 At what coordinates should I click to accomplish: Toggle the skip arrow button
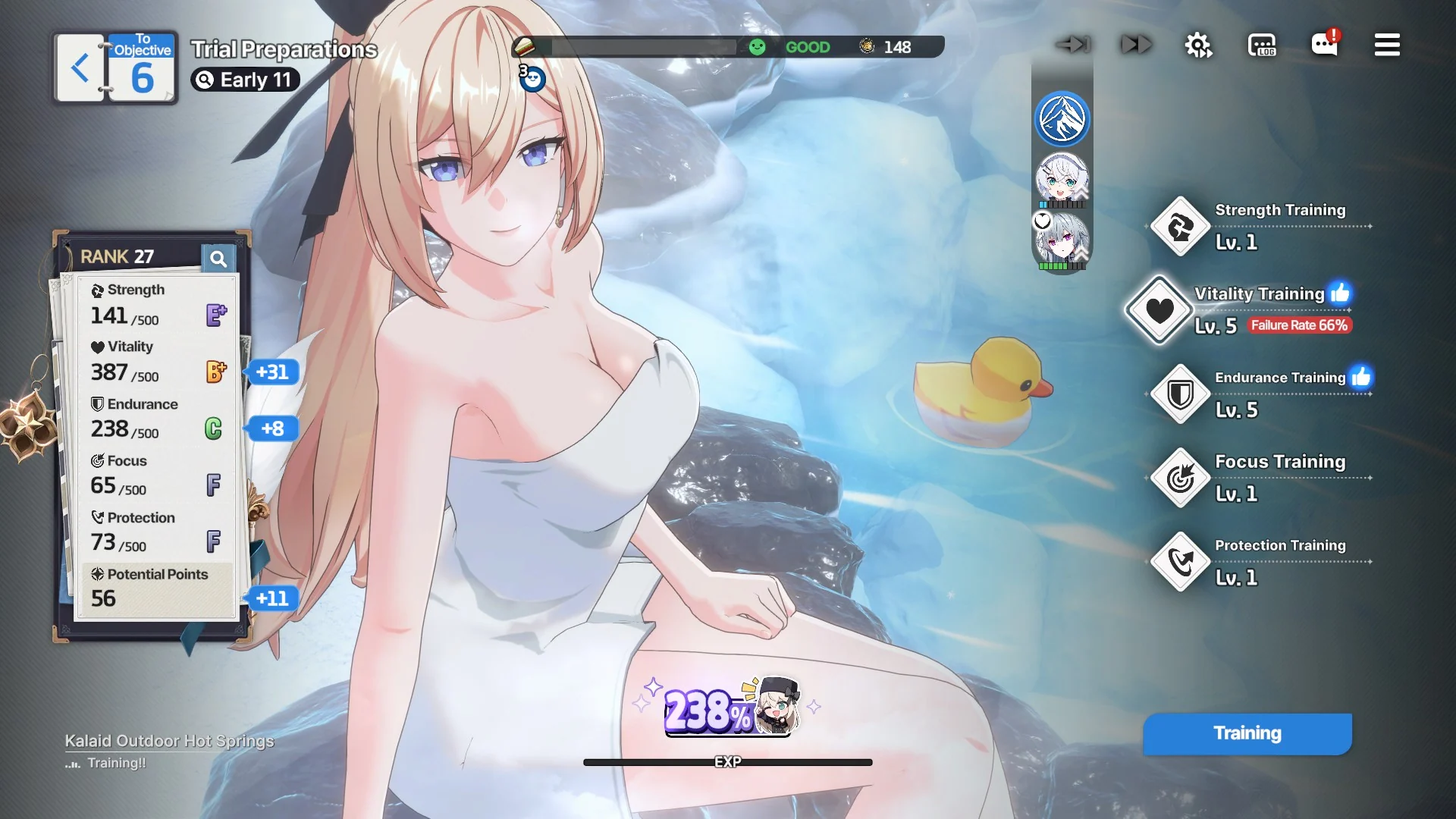pos(1073,45)
